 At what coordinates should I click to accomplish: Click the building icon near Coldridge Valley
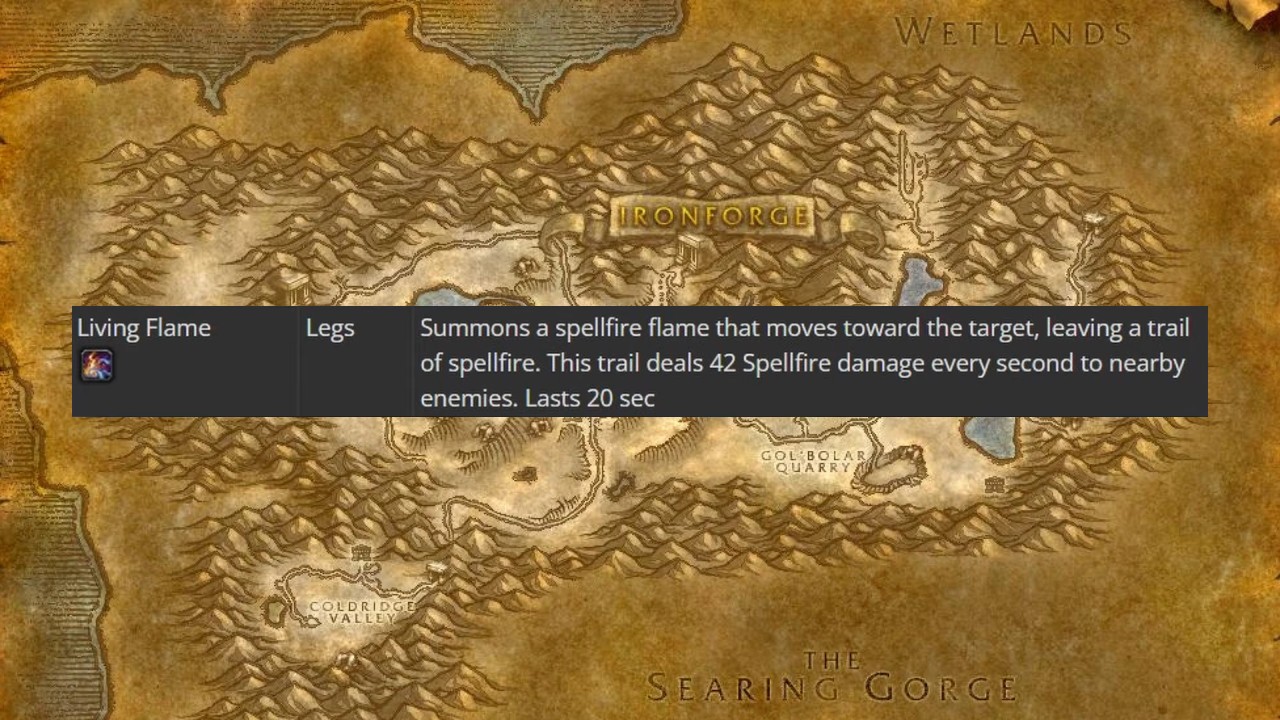pyautogui.click(x=361, y=553)
